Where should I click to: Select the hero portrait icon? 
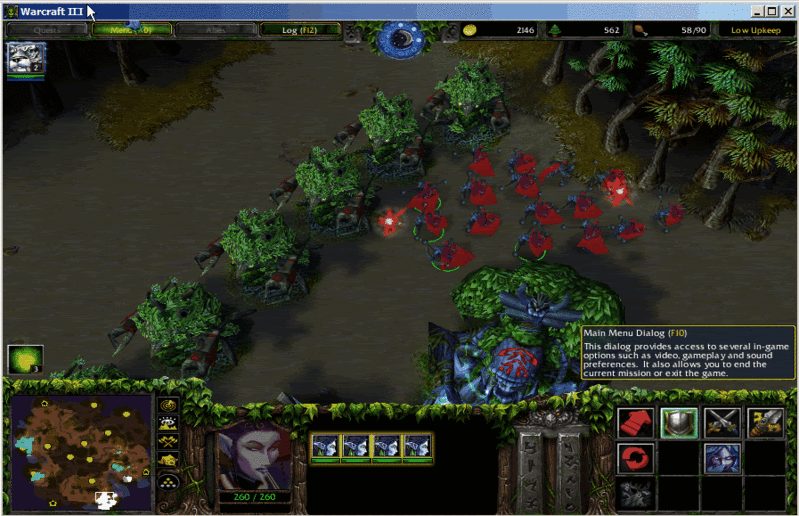[21, 59]
